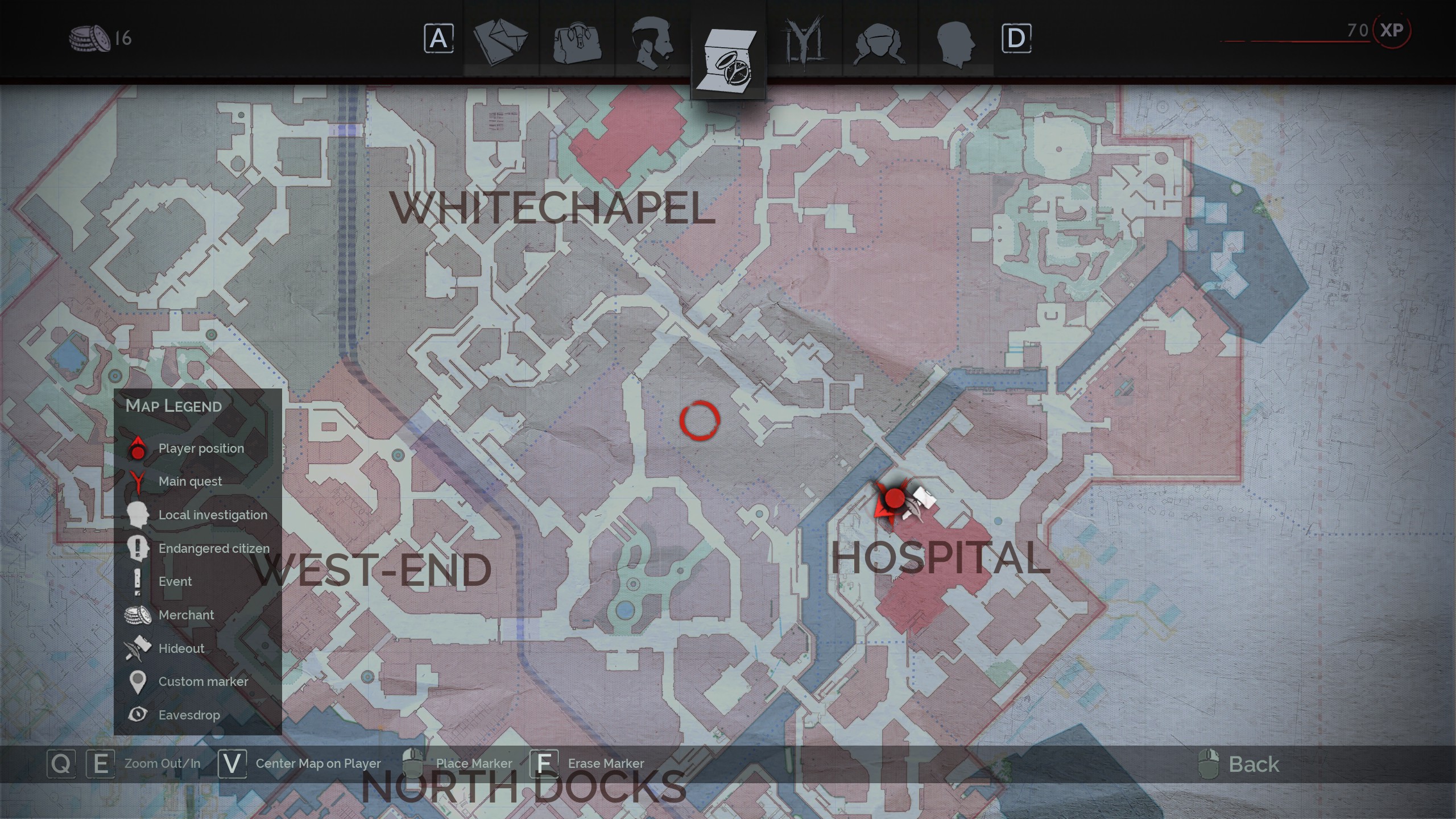Switch to the doctor's bag inventory tab
Viewport: 1456px width, 819px height.
[x=577, y=40]
